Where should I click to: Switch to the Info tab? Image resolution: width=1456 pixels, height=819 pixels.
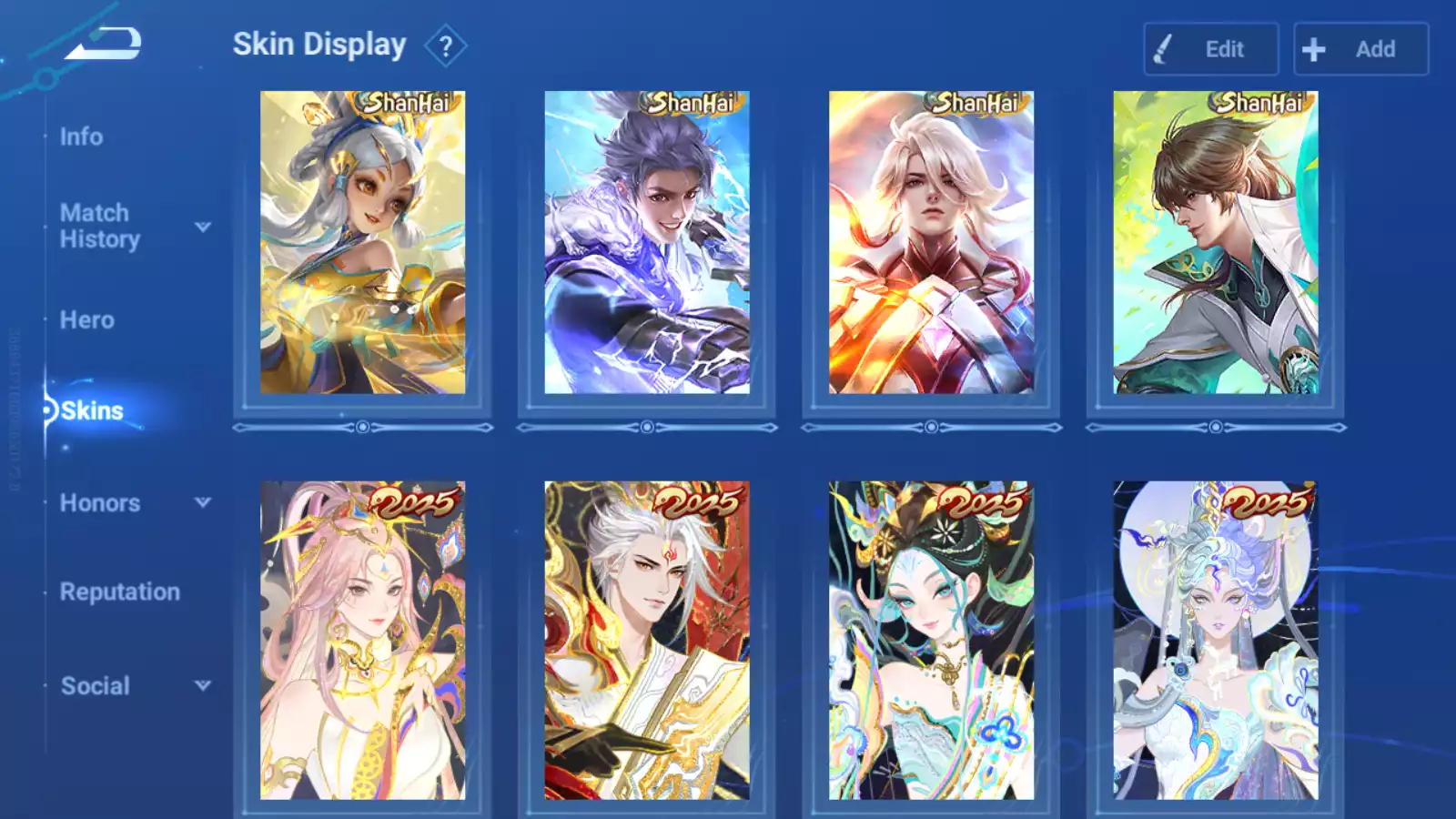[x=81, y=136]
